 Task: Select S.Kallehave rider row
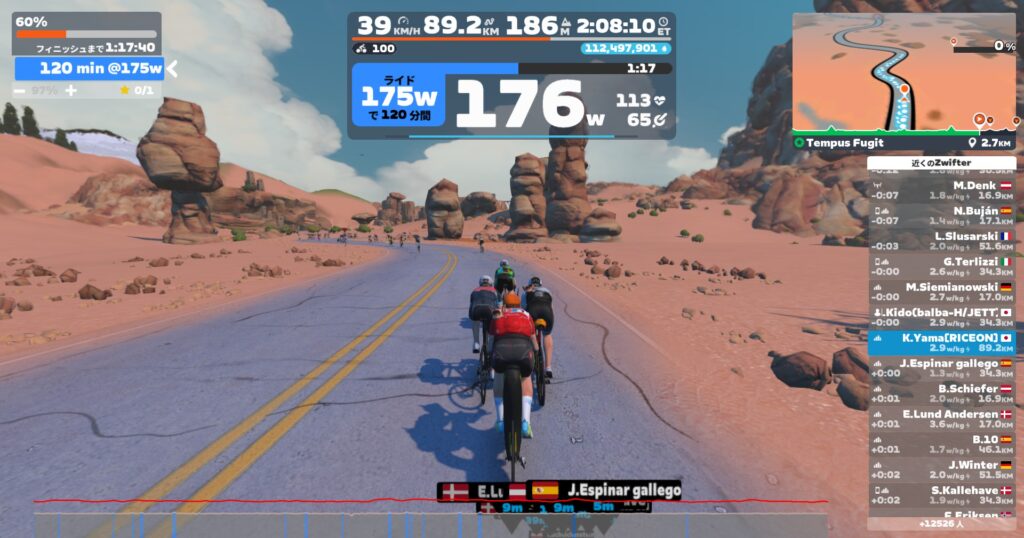tap(941, 495)
